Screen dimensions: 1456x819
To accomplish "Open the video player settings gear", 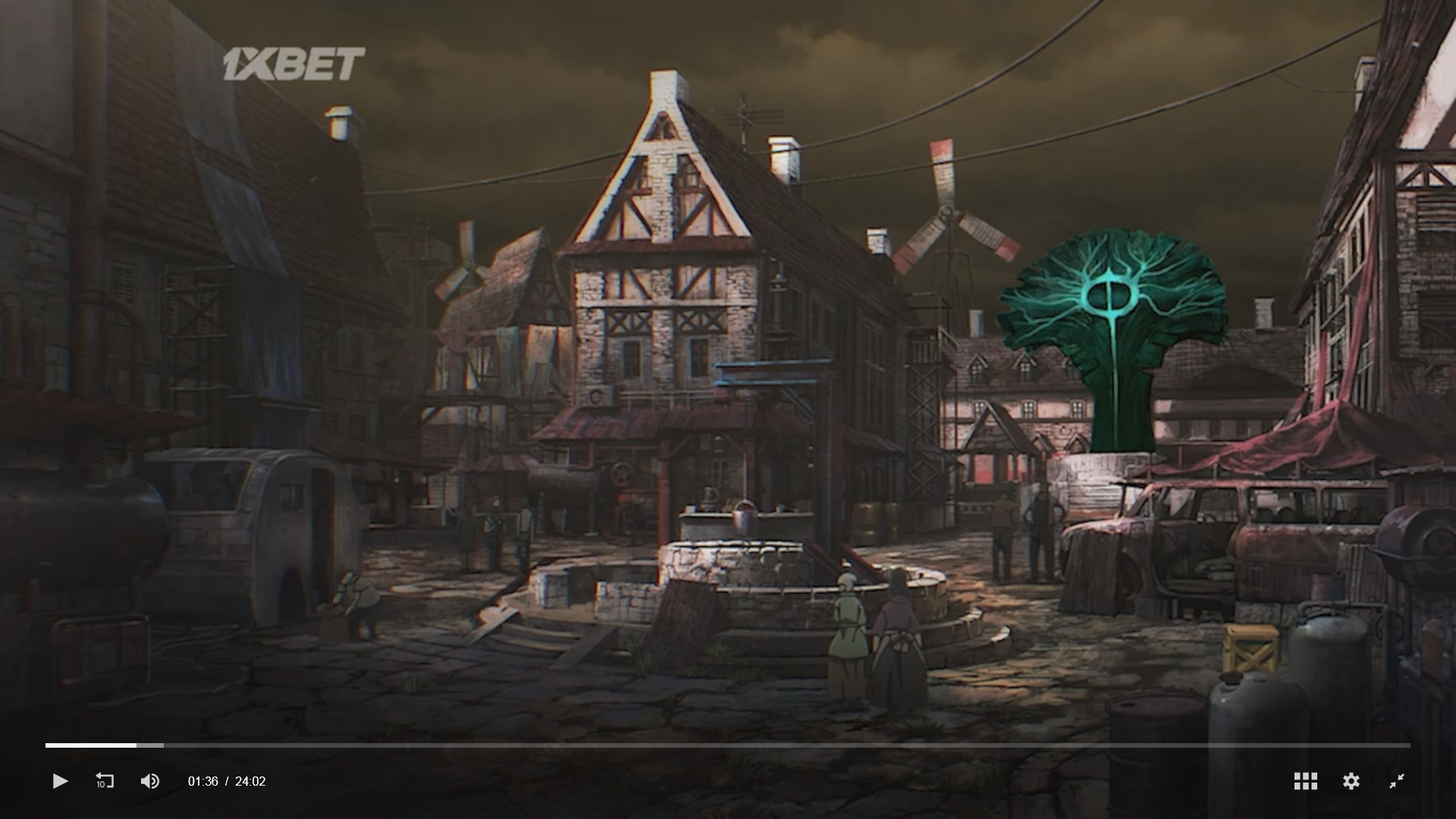I will point(1351,781).
